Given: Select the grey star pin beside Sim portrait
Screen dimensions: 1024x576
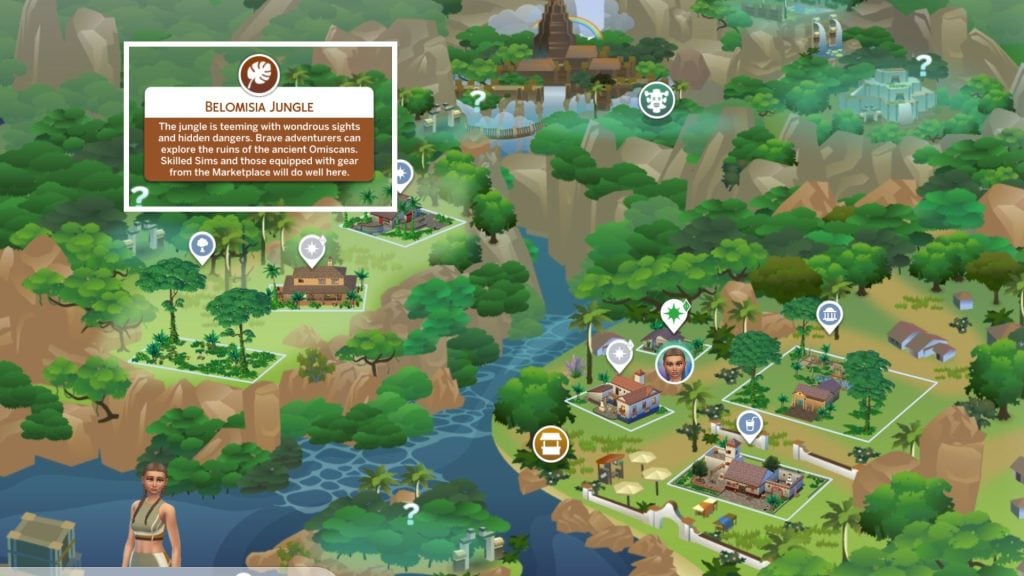Looking at the screenshot, I should pos(620,352).
